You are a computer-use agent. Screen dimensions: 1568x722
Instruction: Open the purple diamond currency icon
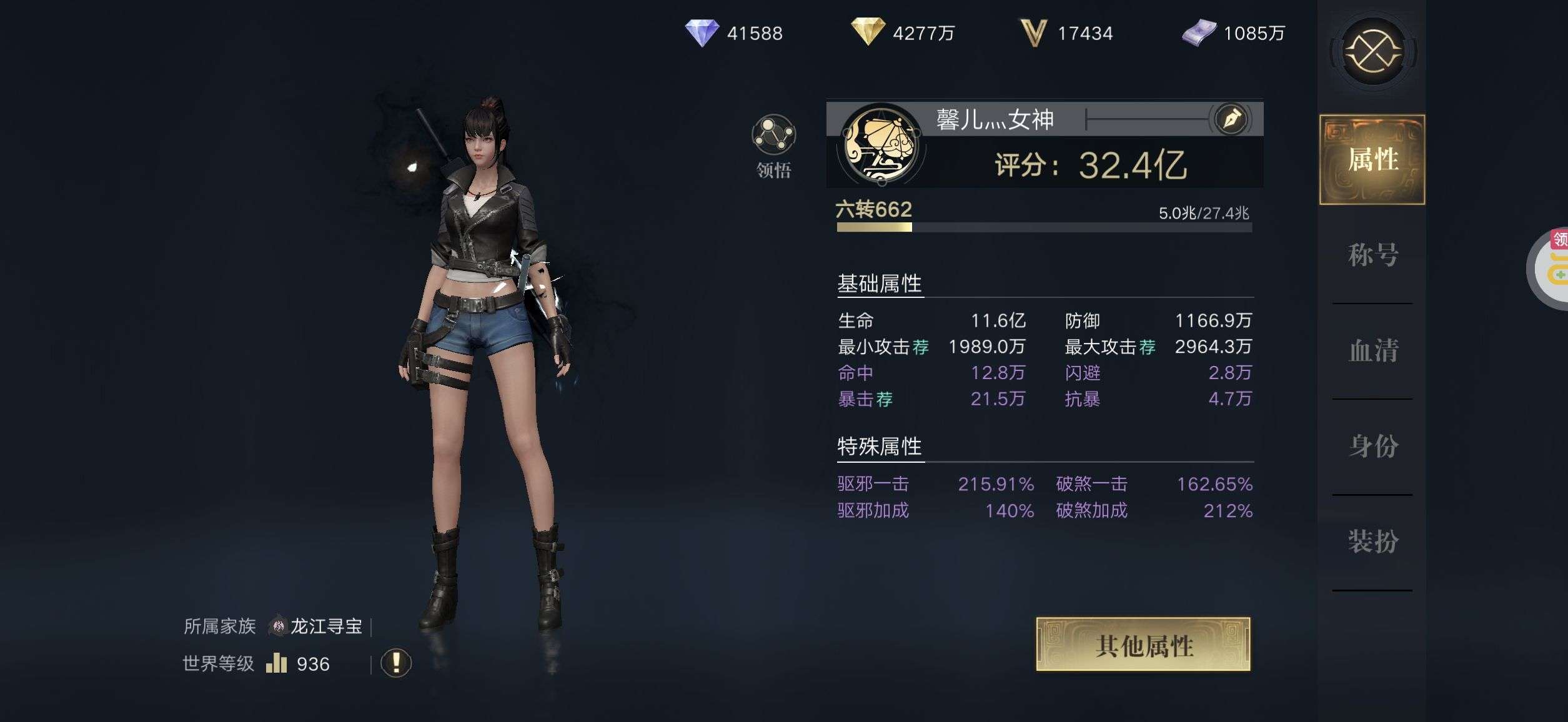(702, 32)
